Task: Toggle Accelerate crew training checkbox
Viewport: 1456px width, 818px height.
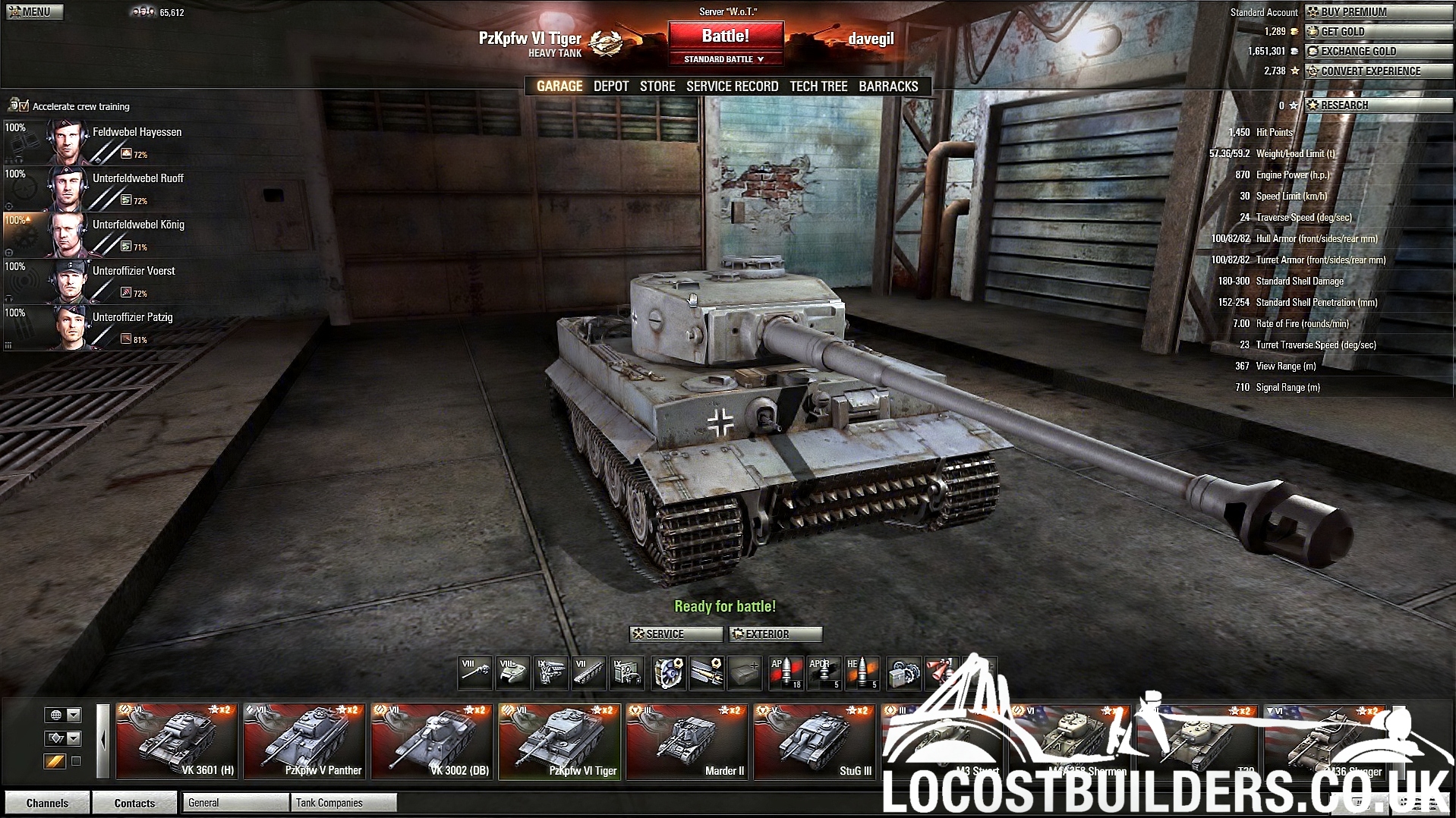Action: point(25,106)
